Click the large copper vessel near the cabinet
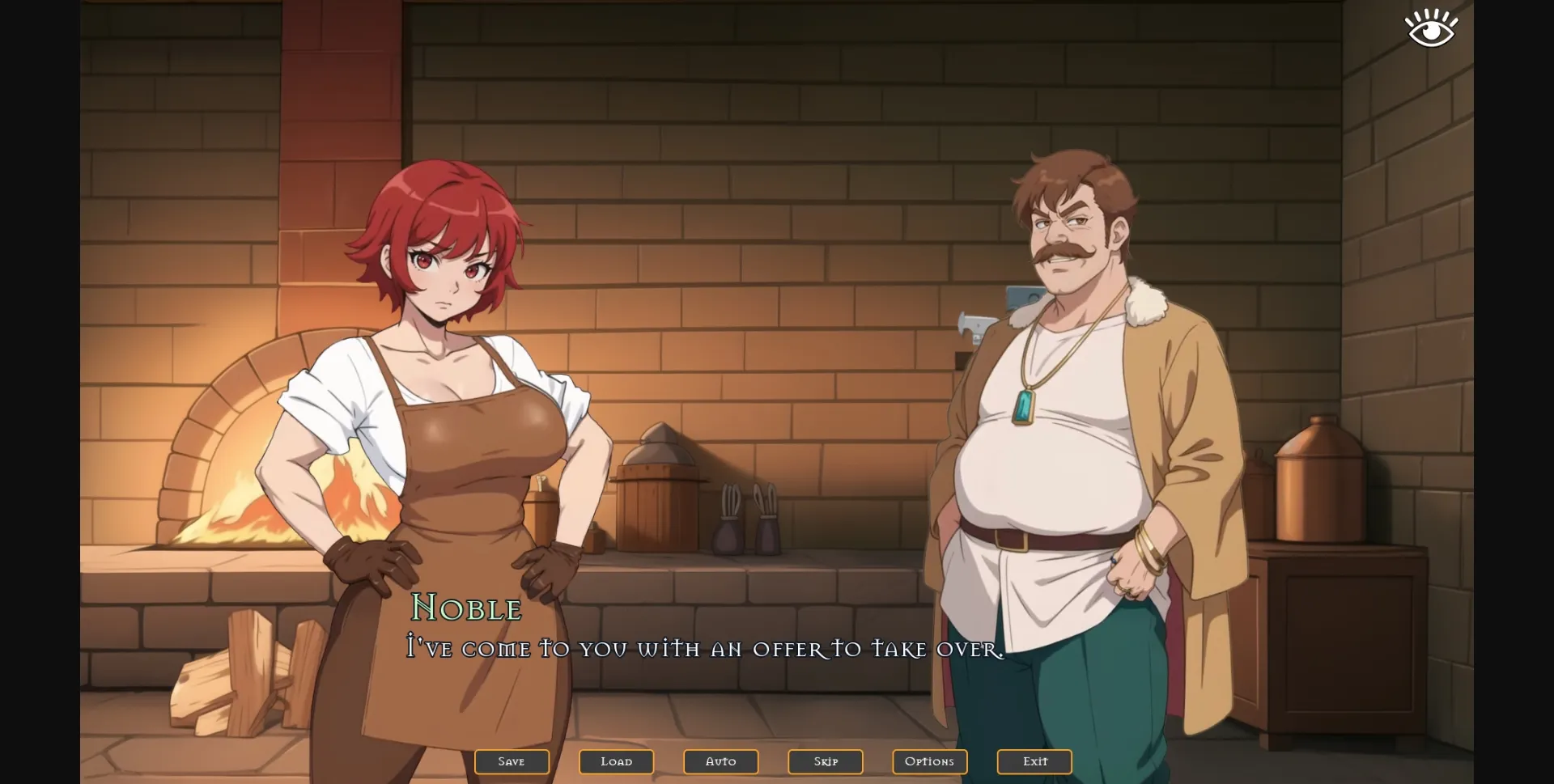 coord(1319,485)
